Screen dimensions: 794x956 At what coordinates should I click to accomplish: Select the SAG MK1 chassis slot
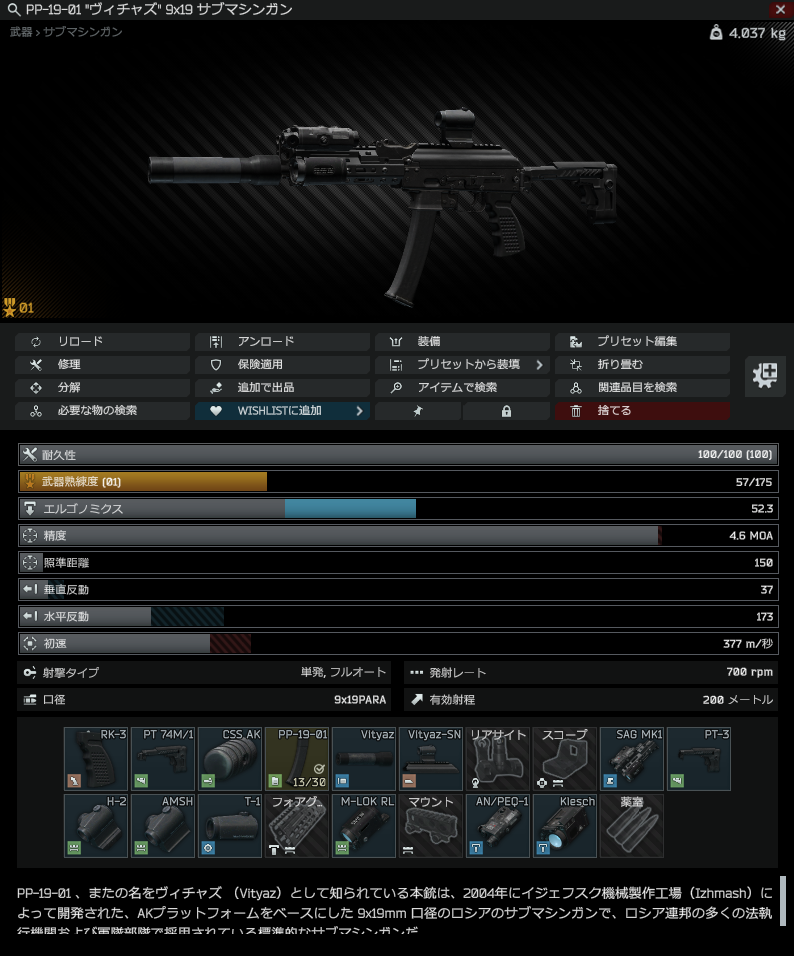632,759
